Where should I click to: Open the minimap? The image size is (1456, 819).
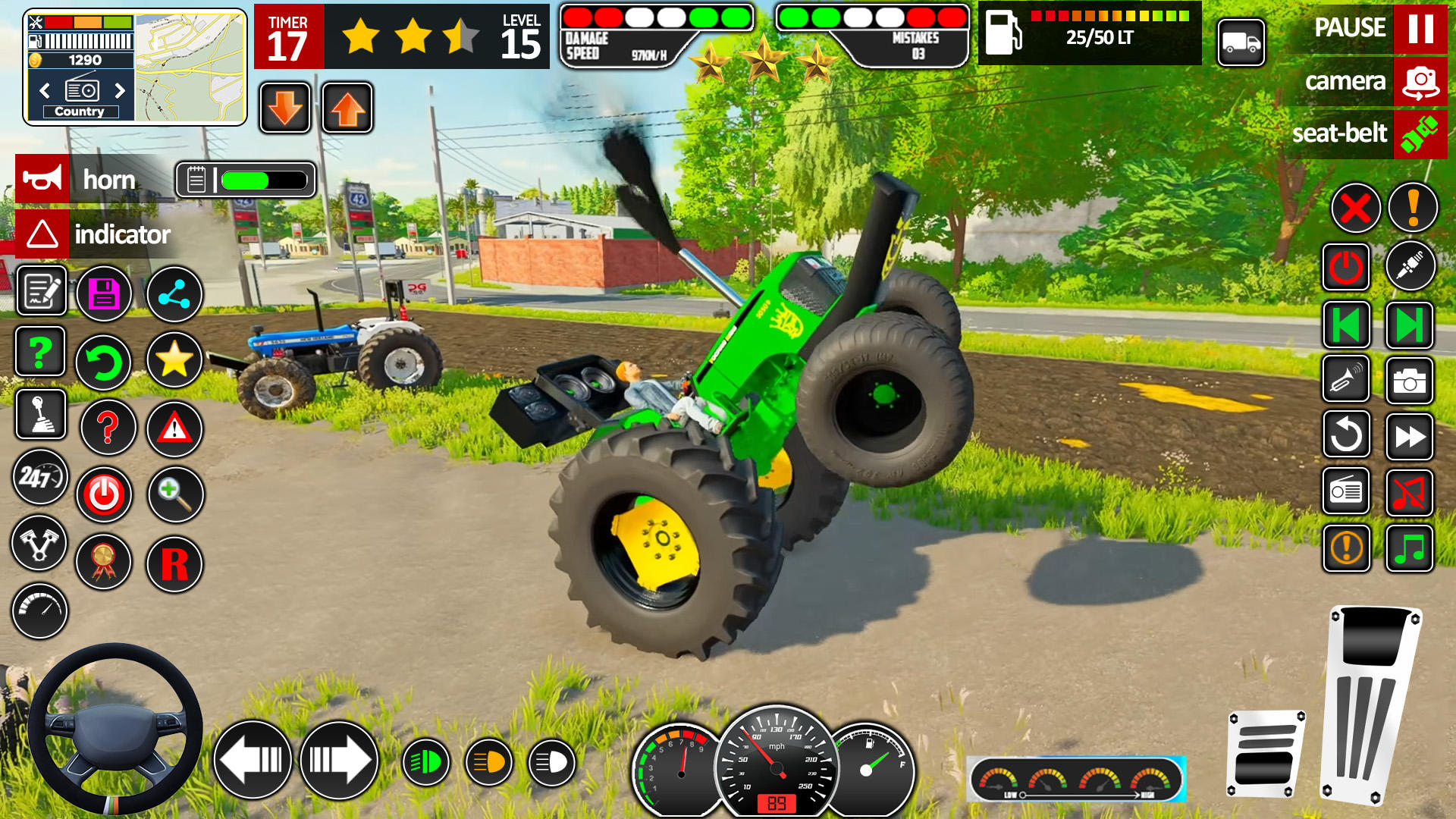tap(190, 67)
